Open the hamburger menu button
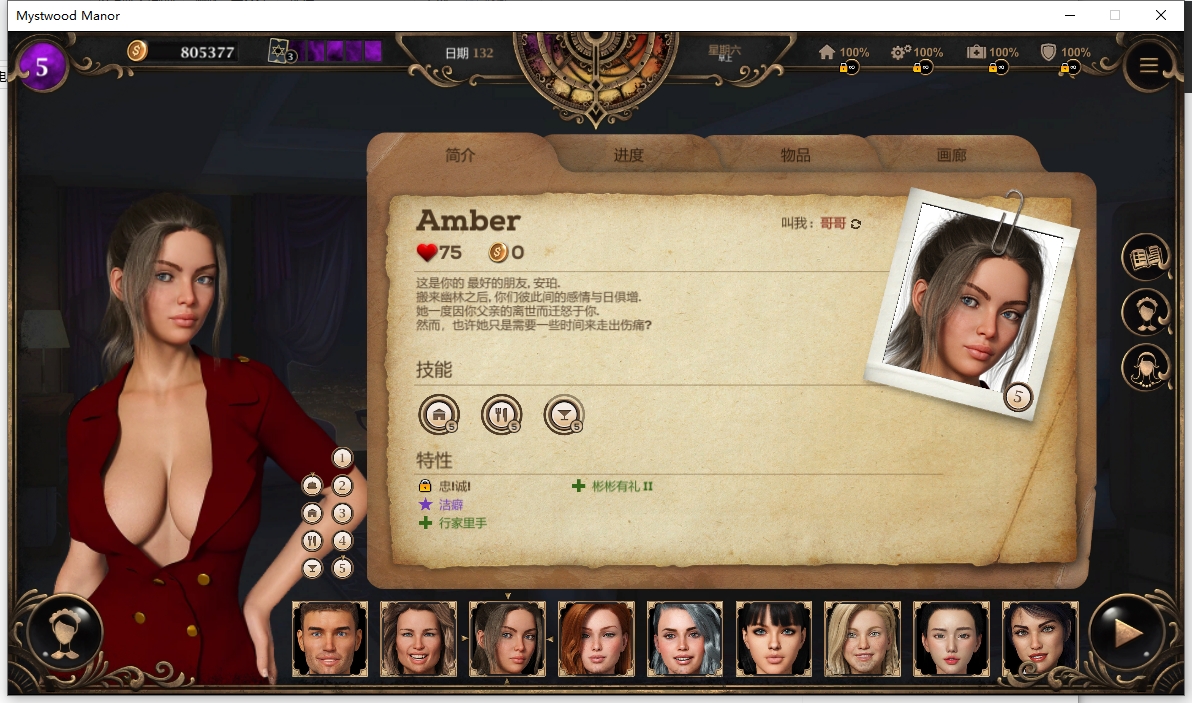1192x703 pixels. tap(1148, 65)
